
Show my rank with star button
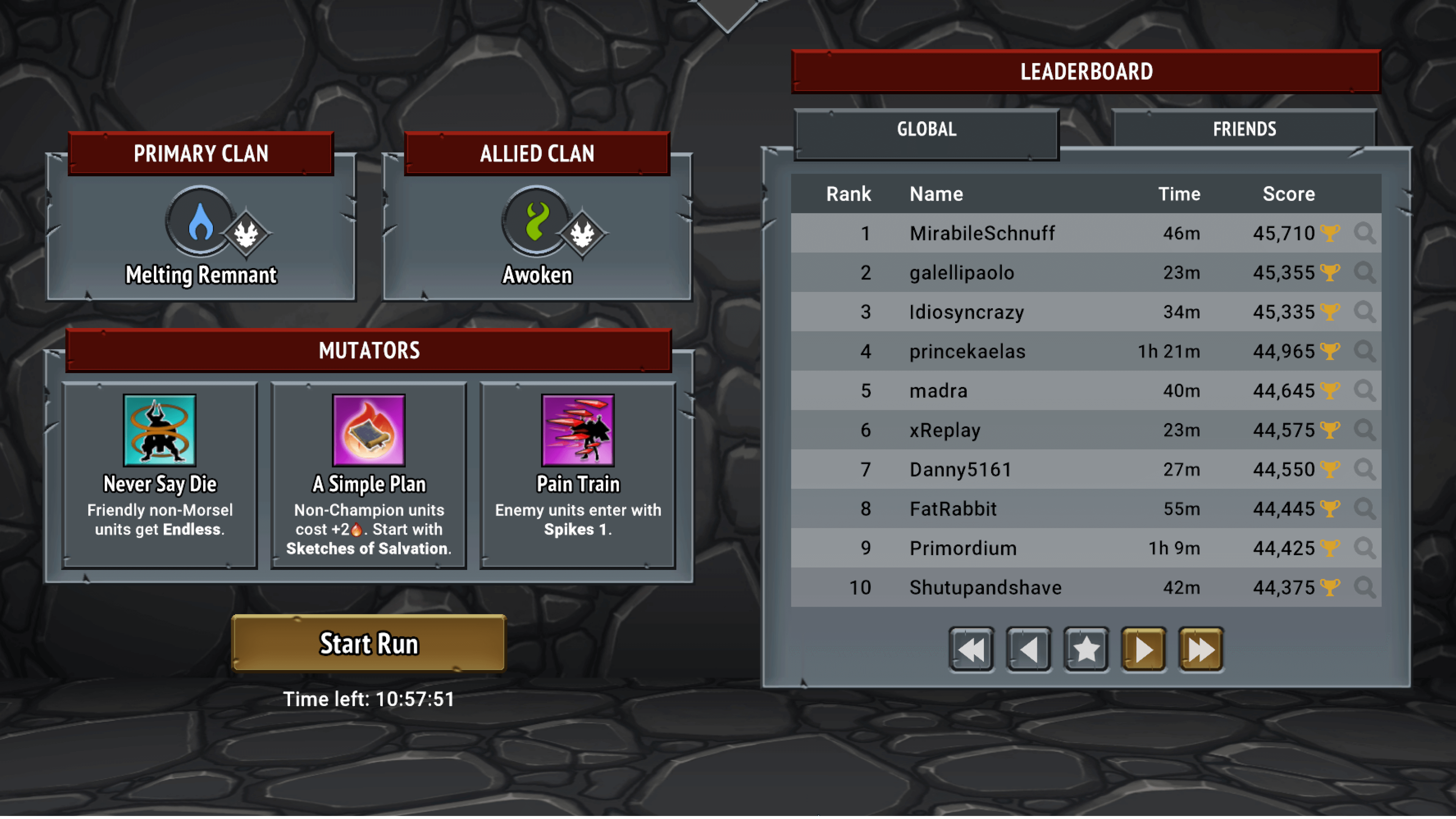pos(1086,650)
